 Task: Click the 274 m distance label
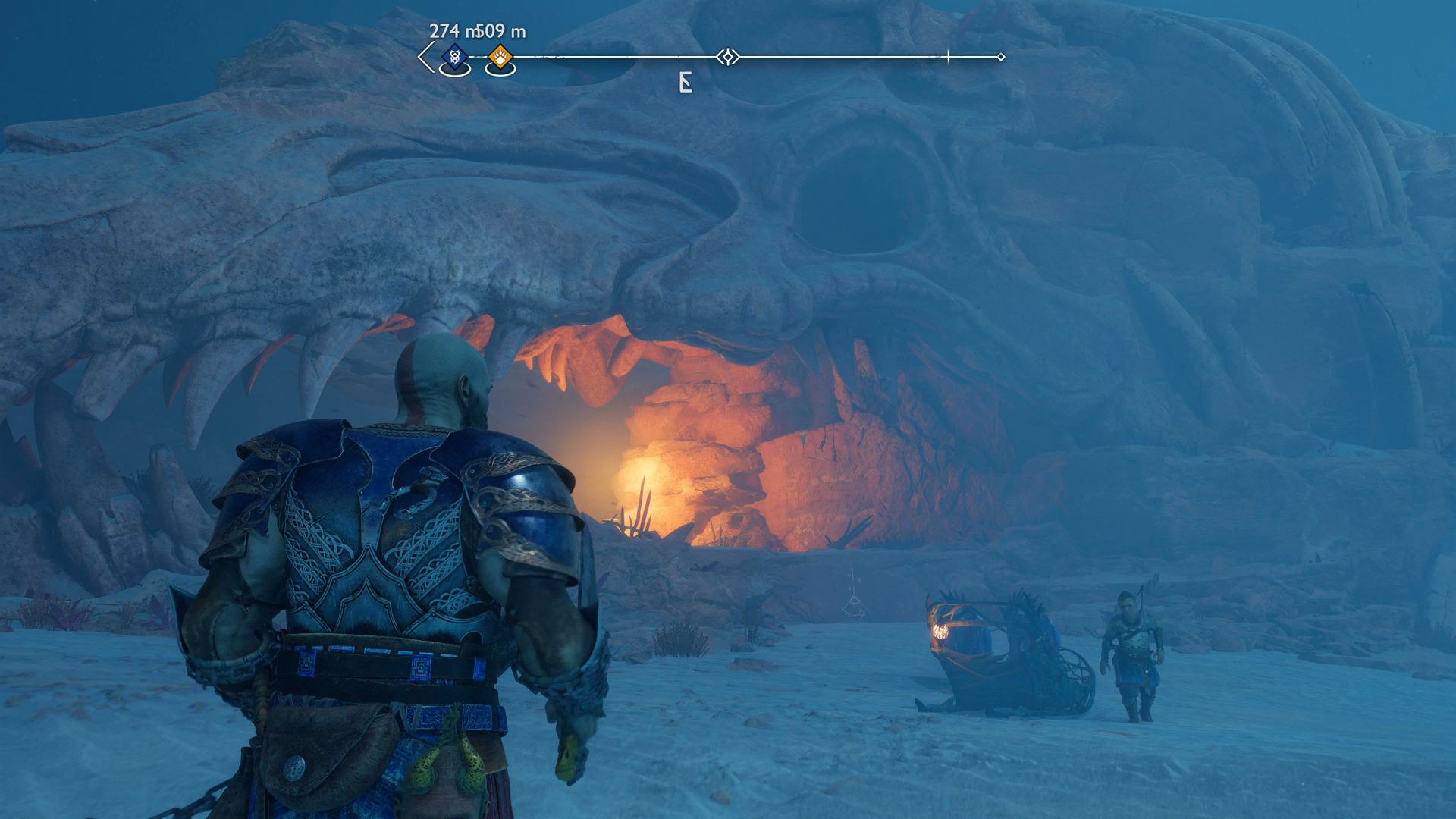tap(447, 32)
